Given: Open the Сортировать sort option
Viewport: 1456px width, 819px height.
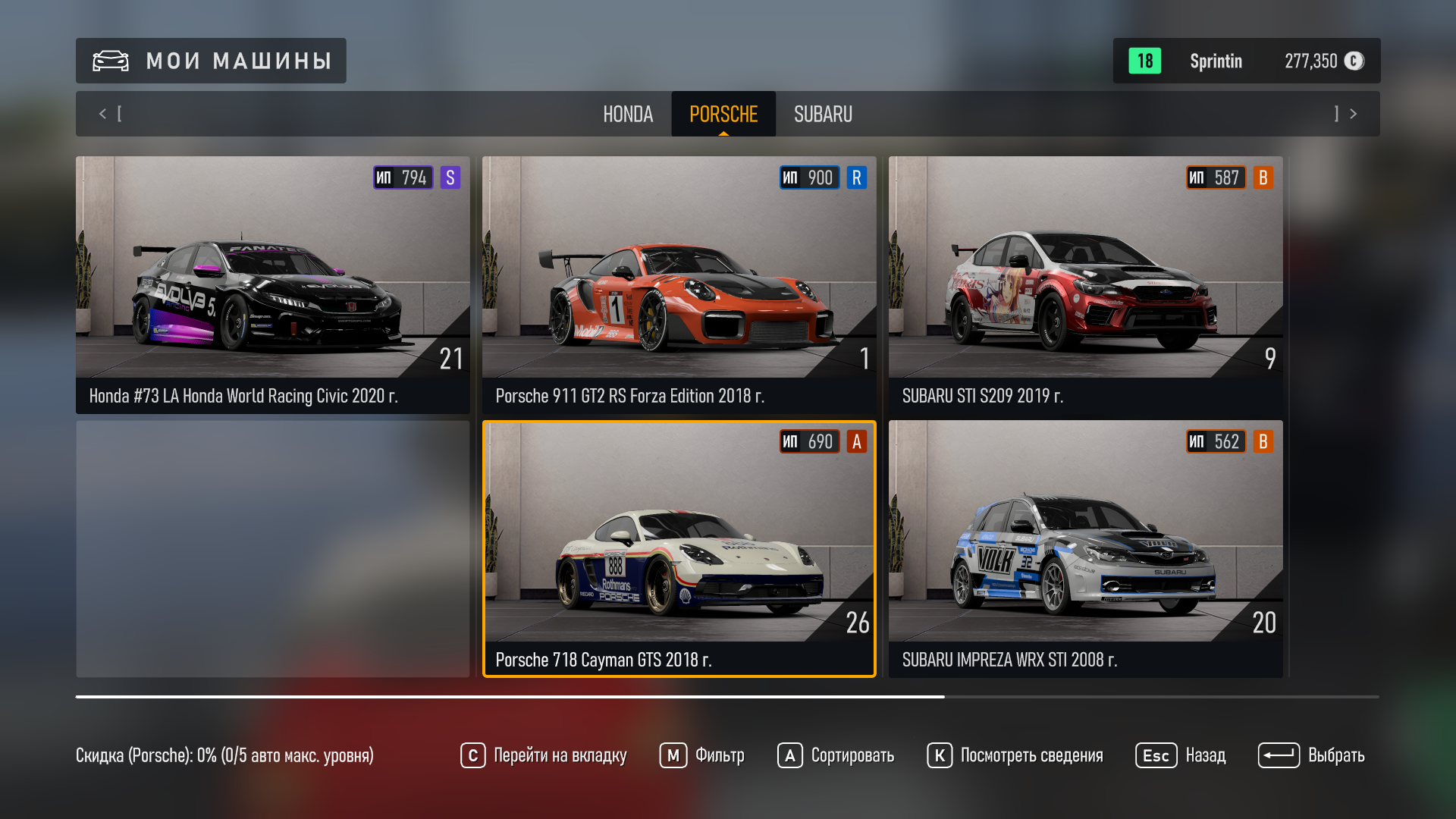Looking at the screenshot, I should pyautogui.click(x=836, y=755).
